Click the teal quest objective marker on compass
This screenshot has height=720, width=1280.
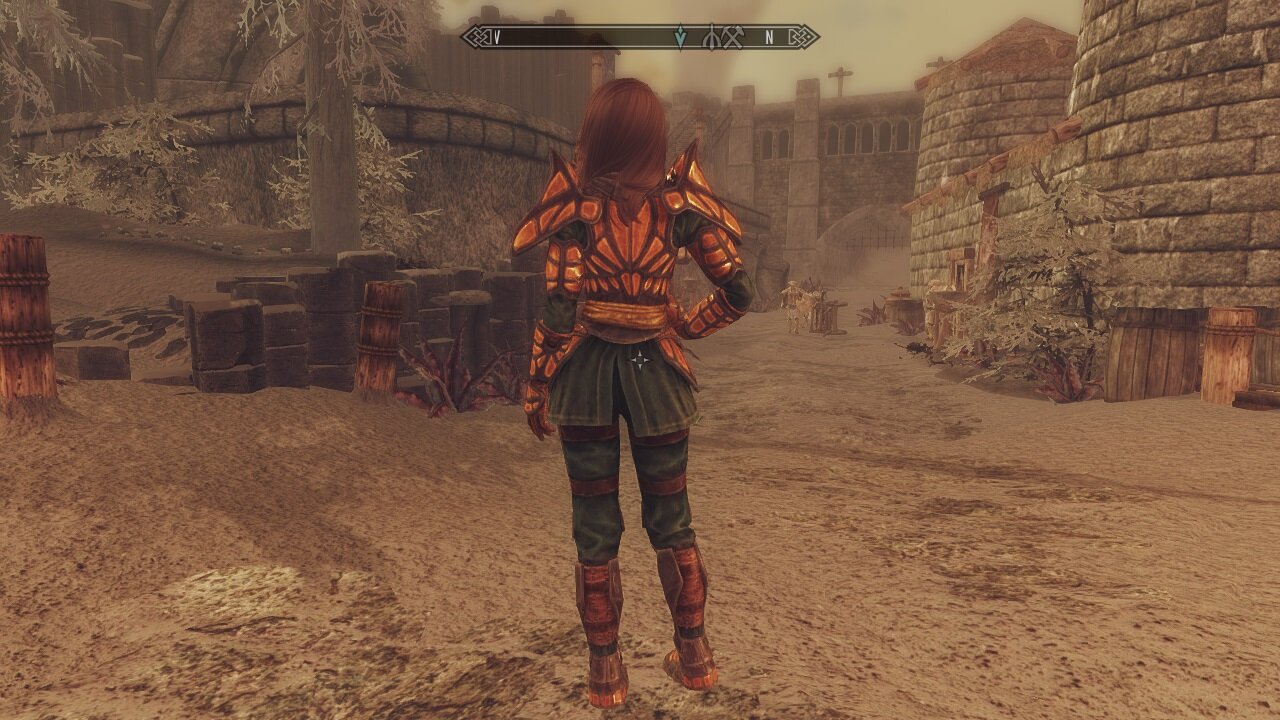pos(679,36)
